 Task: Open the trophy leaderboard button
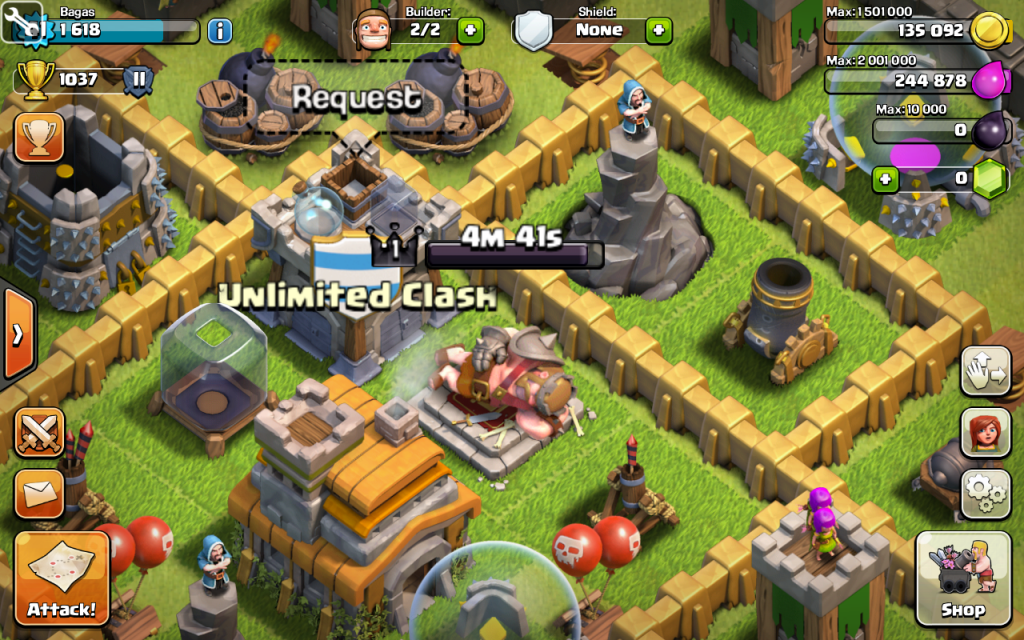point(39,137)
